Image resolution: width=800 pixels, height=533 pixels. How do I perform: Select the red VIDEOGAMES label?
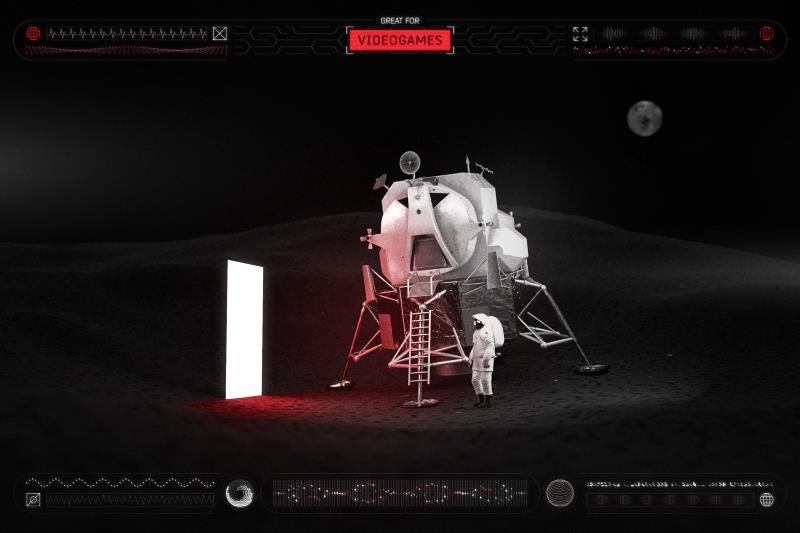pyautogui.click(x=400, y=40)
